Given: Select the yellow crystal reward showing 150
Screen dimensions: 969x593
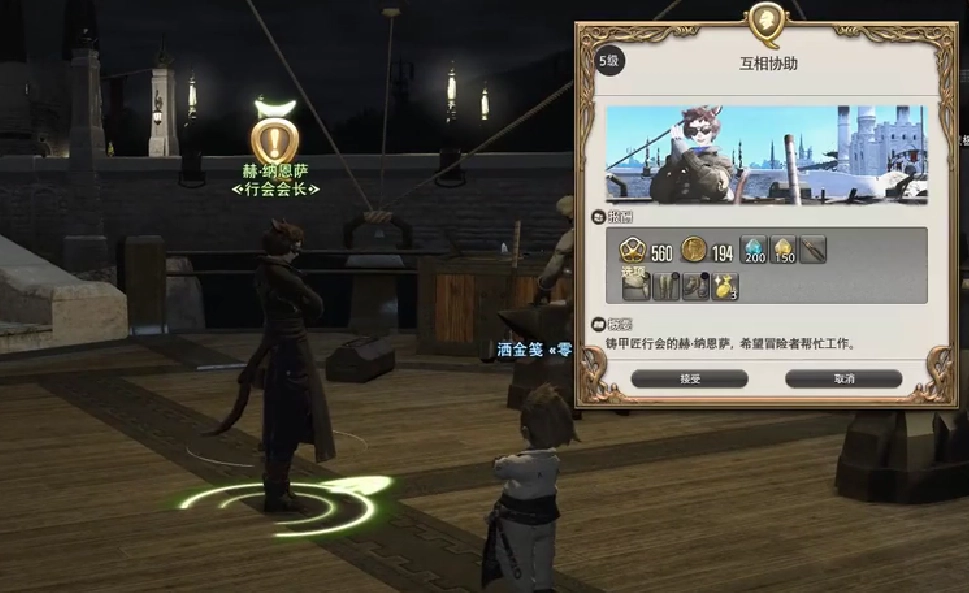Looking at the screenshot, I should tap(783, 252).
